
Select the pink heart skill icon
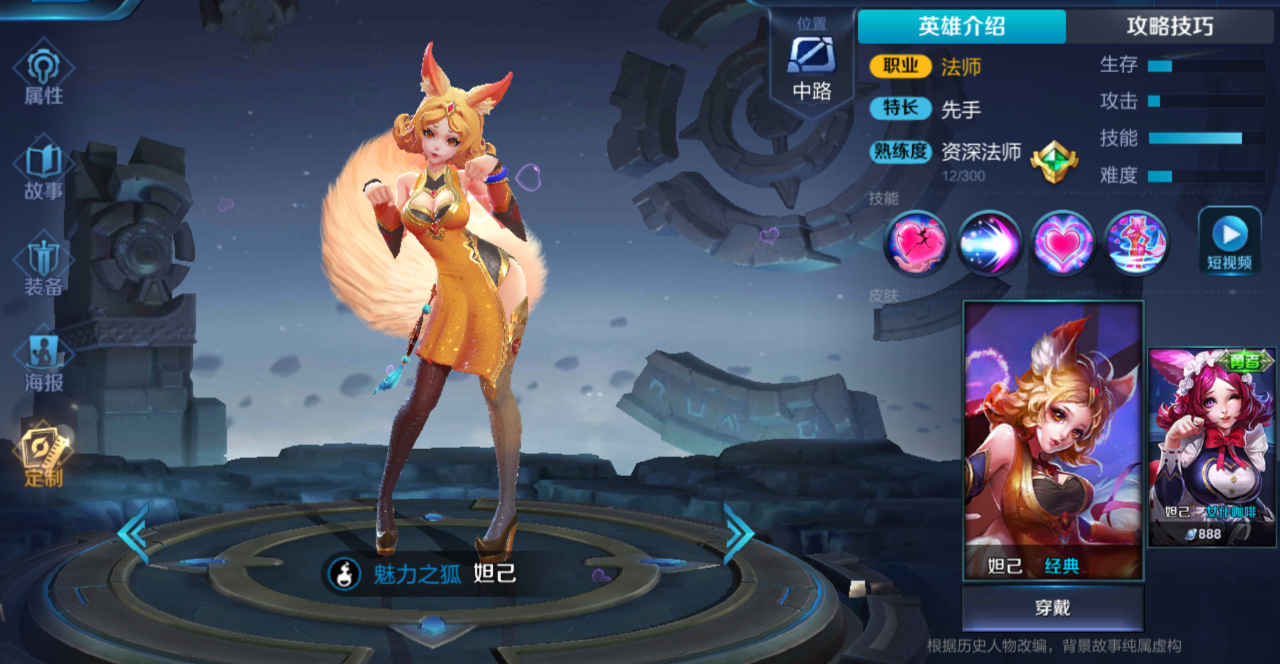1063,243
